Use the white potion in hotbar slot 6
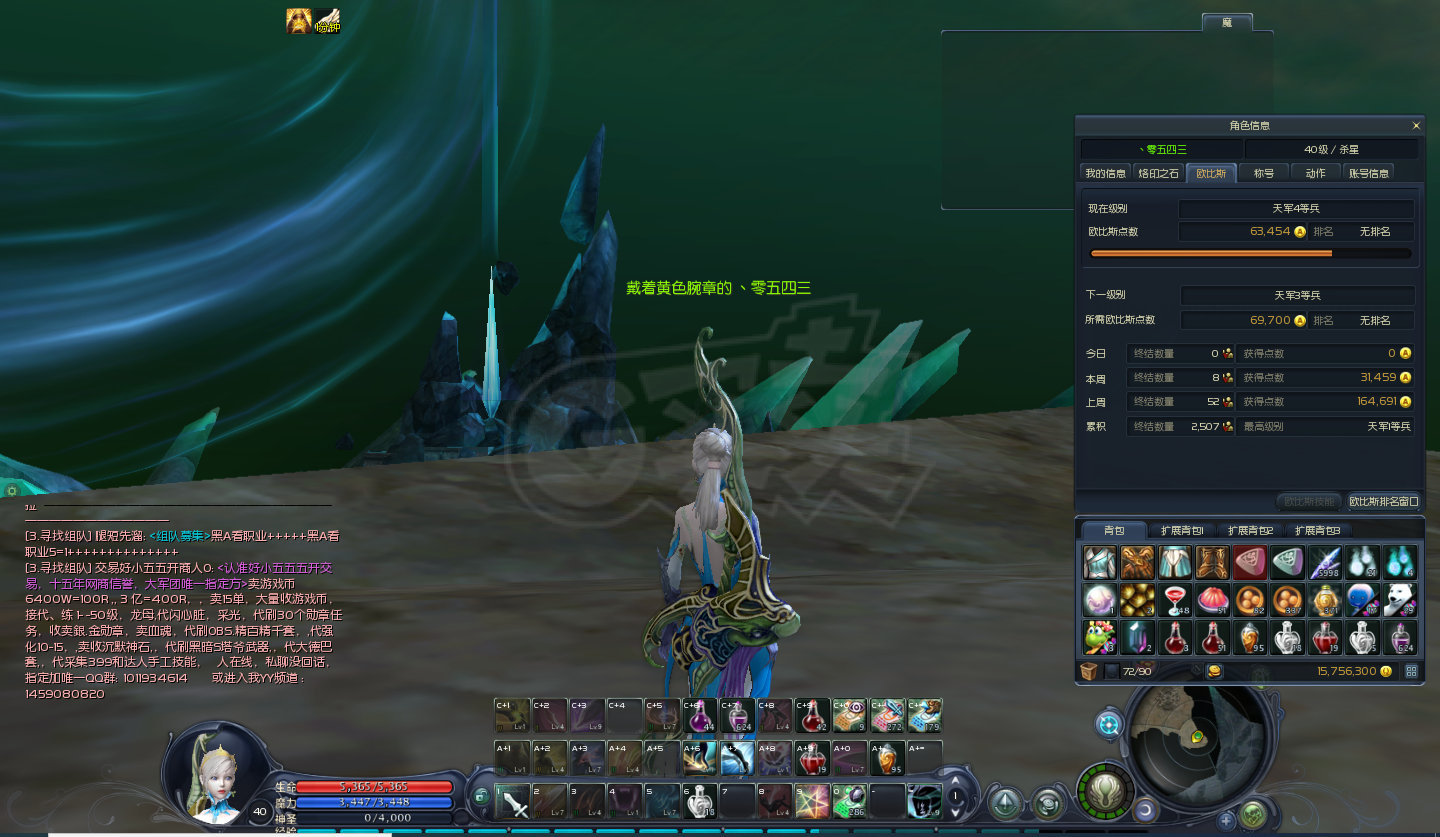1440x837 pixels. pyautogui.click(x=700, y=801)
